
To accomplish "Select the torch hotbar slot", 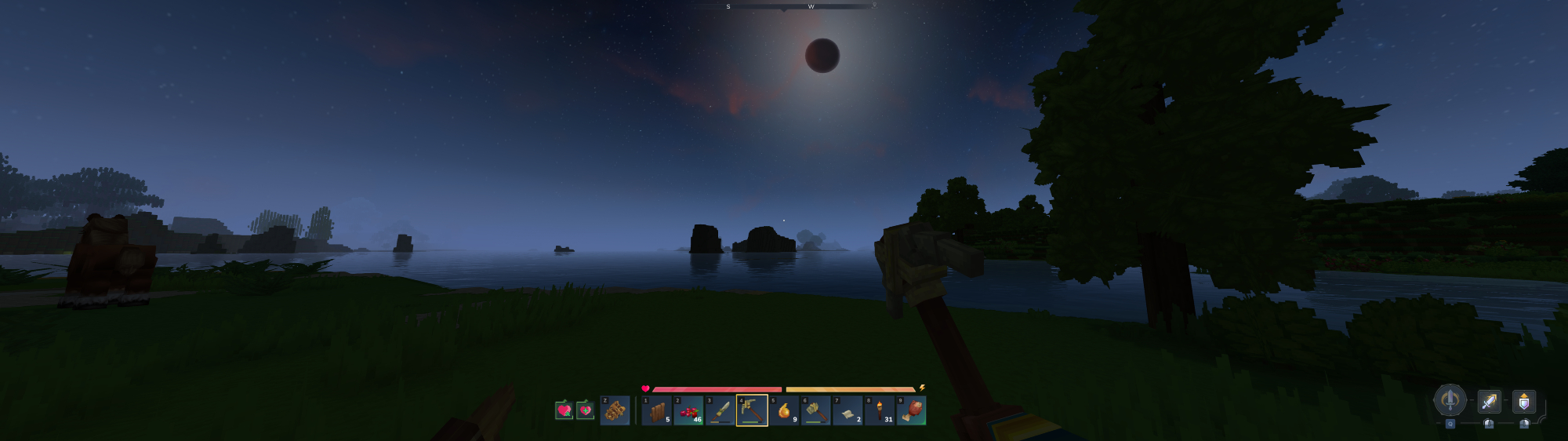I will pos(880,410).
